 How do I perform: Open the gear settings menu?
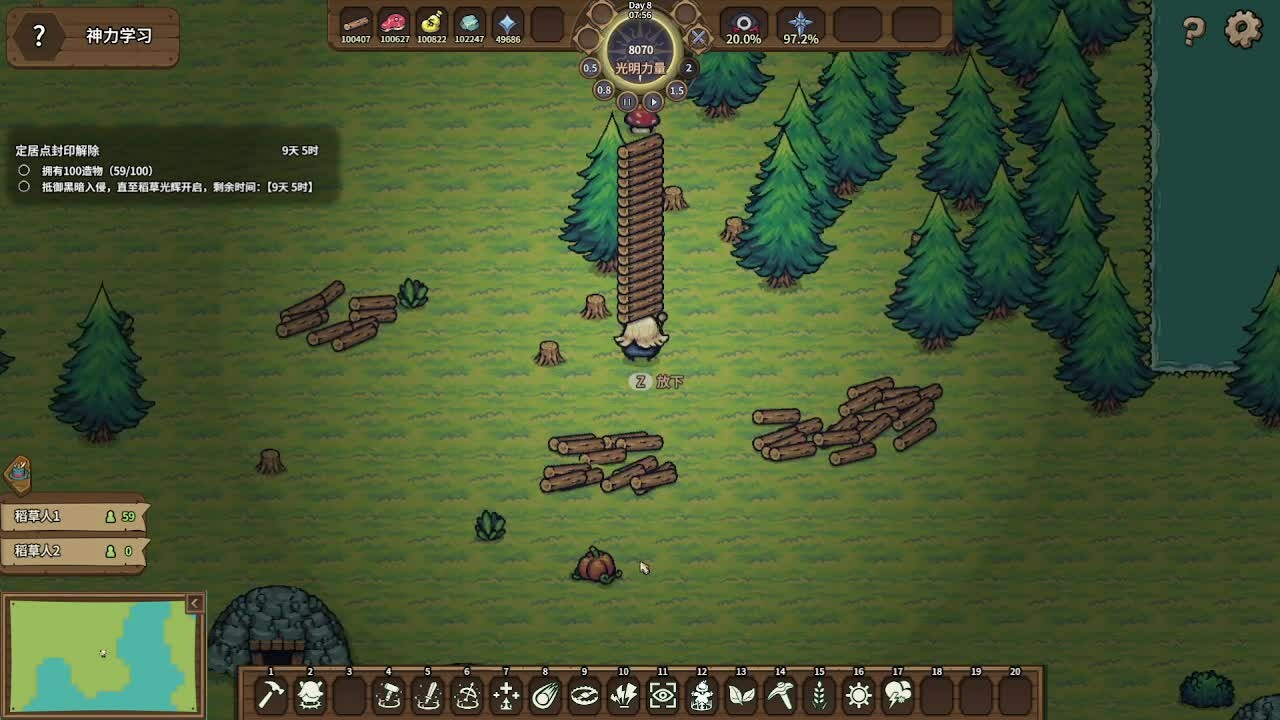click(x=1243, y=29)
